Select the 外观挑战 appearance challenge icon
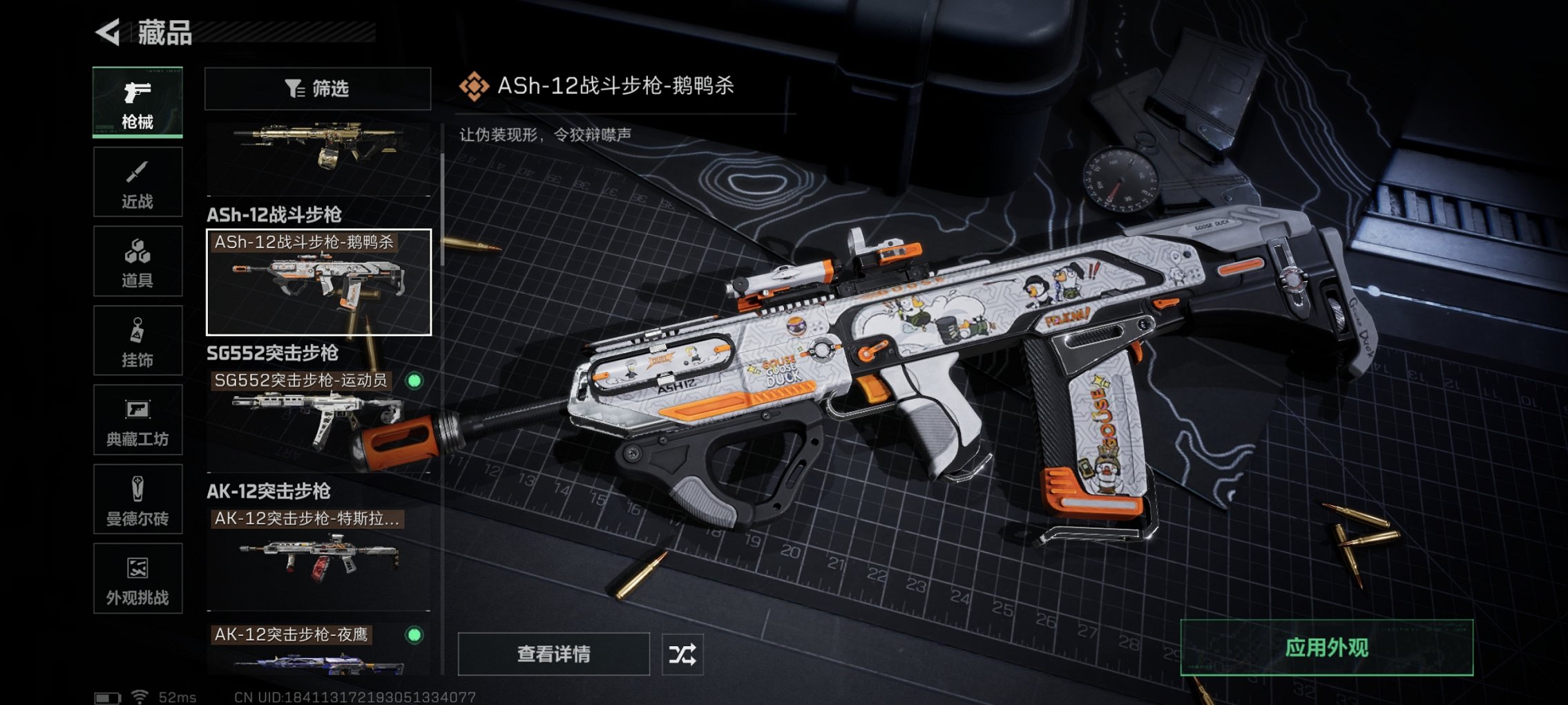1568x705 pixels. [136, 579]
